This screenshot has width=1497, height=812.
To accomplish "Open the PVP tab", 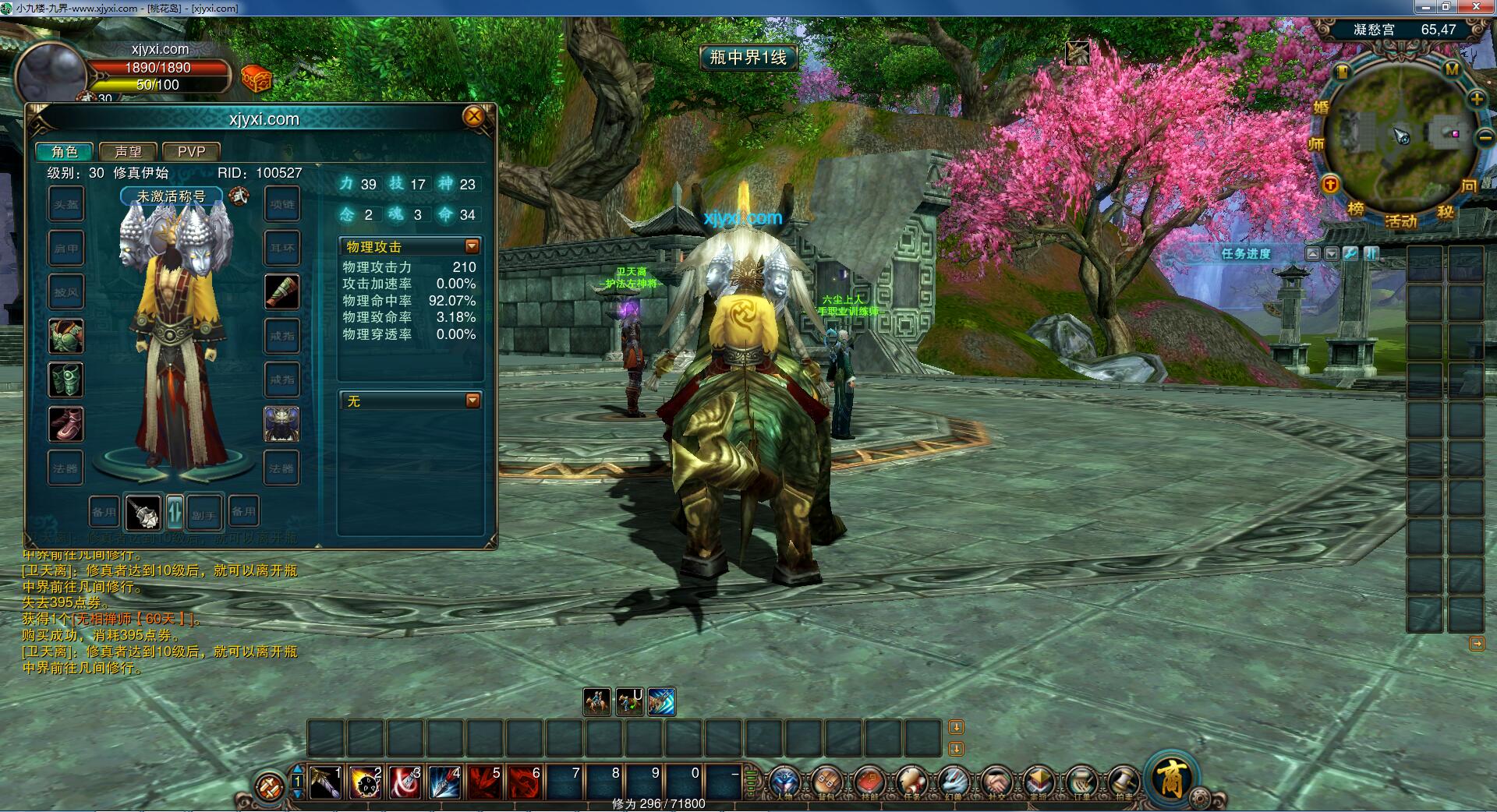I will pos(191,151).
